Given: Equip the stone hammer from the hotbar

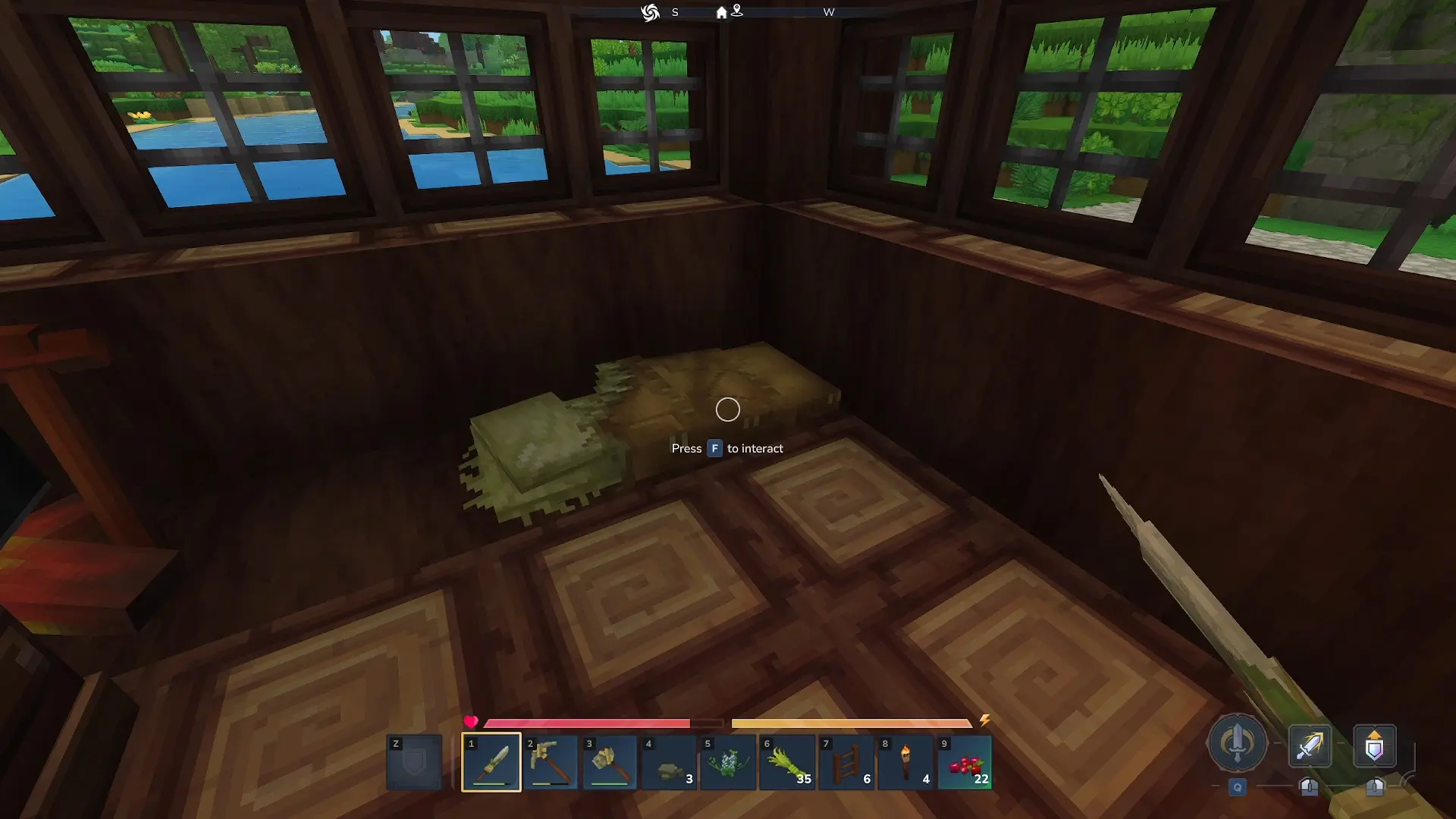Looking at the screenshot, I should [x=609, y=761].
